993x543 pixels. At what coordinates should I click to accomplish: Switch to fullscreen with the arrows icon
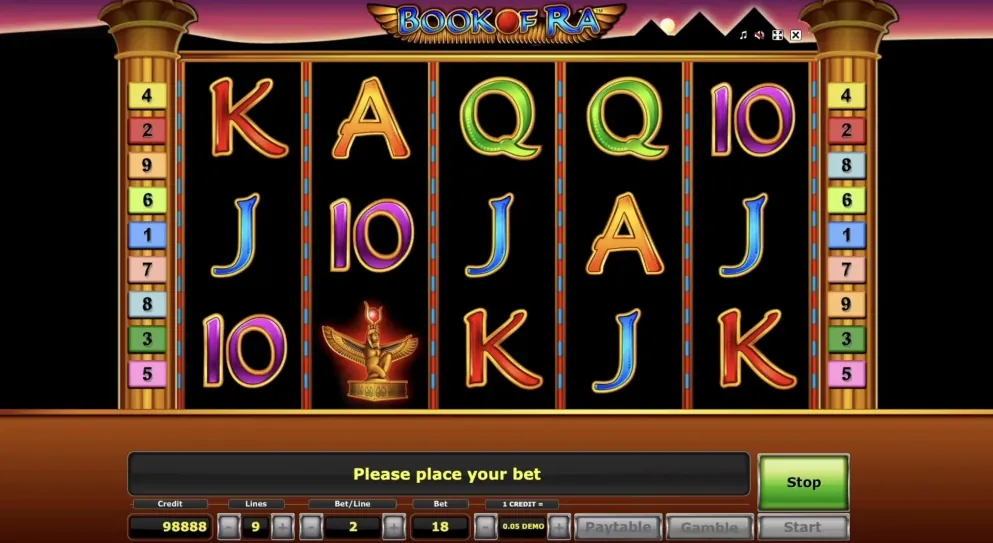click(x=778, y=35)
